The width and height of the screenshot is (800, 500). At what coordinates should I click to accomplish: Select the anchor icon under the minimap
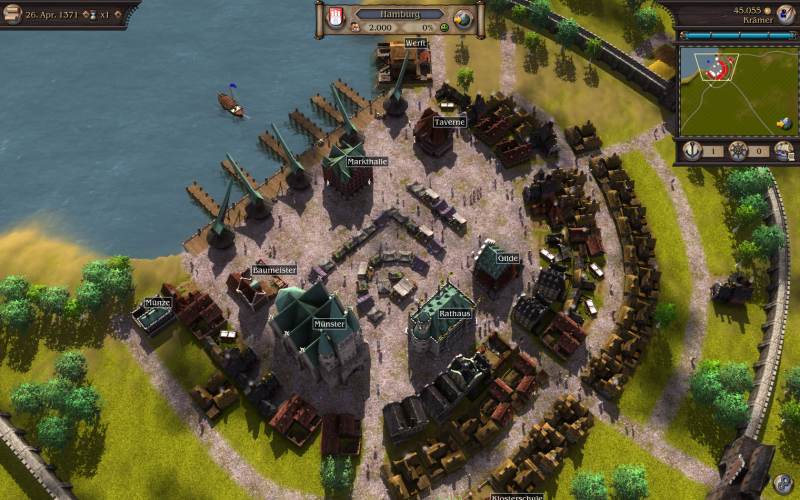[x=692, y=150]
